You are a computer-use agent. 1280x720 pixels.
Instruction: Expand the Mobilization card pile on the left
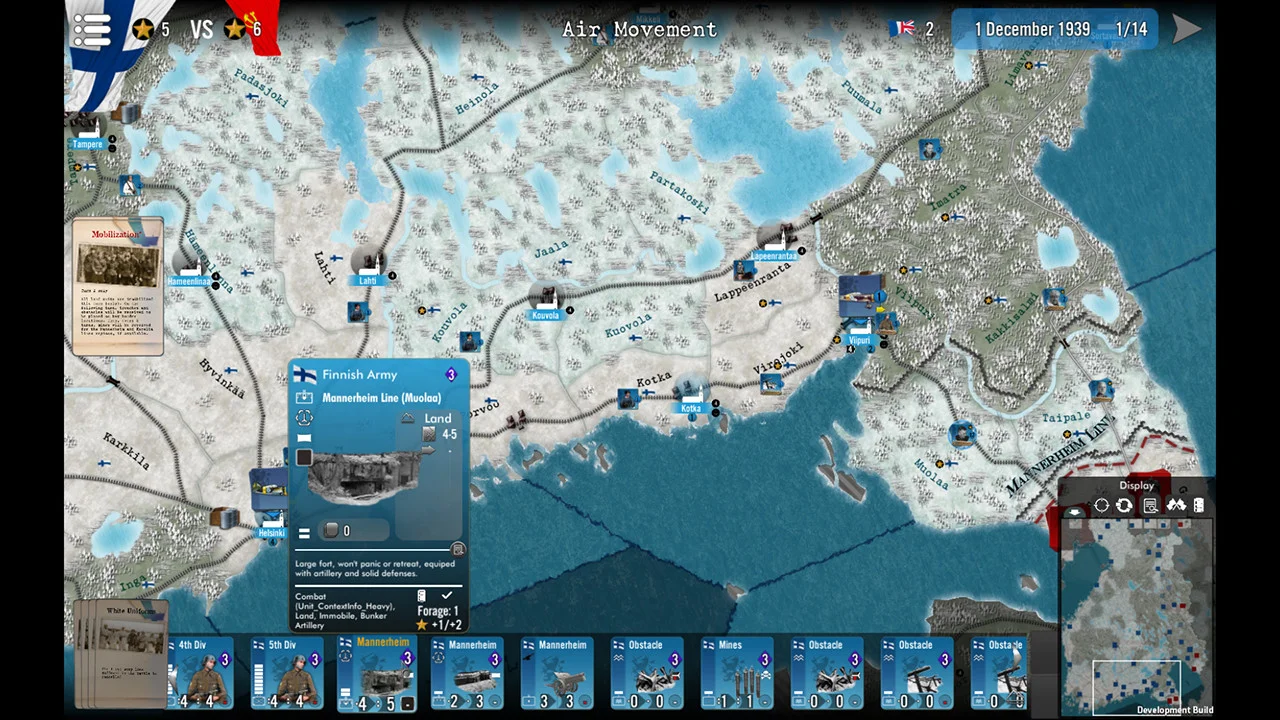117,285
